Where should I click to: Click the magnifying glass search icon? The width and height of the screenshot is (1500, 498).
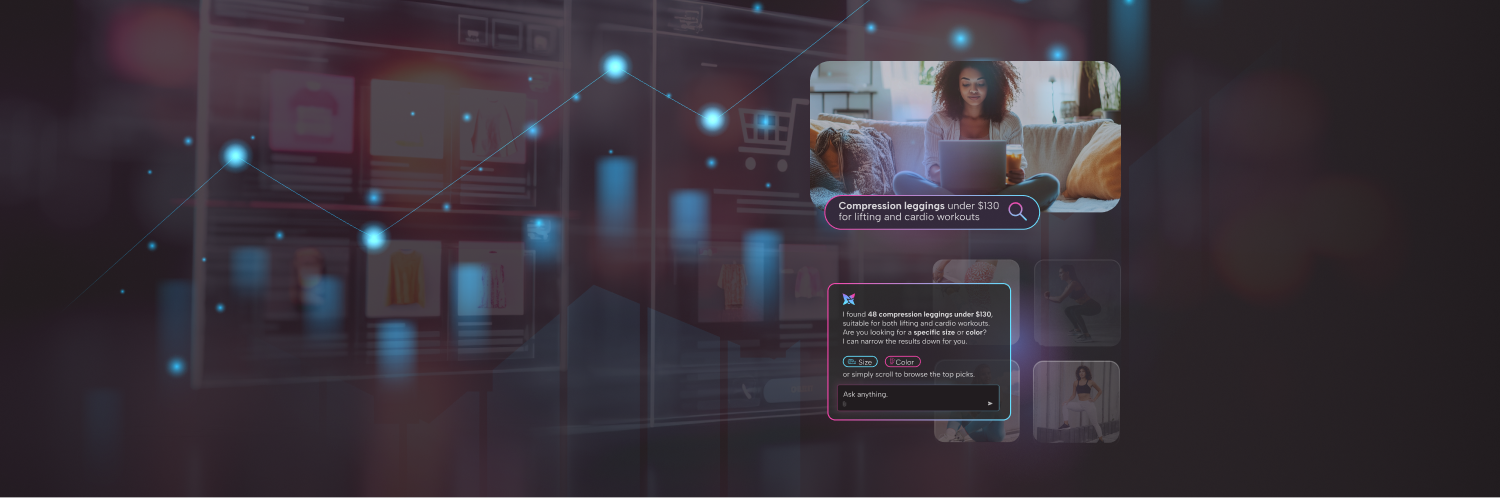1017,211
